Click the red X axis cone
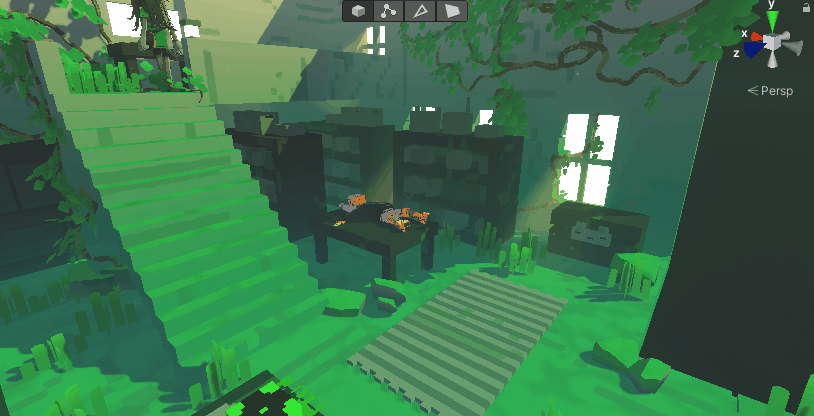Image resolution: width=814 pixels, height=416 pixels. [x=757, y=38]
